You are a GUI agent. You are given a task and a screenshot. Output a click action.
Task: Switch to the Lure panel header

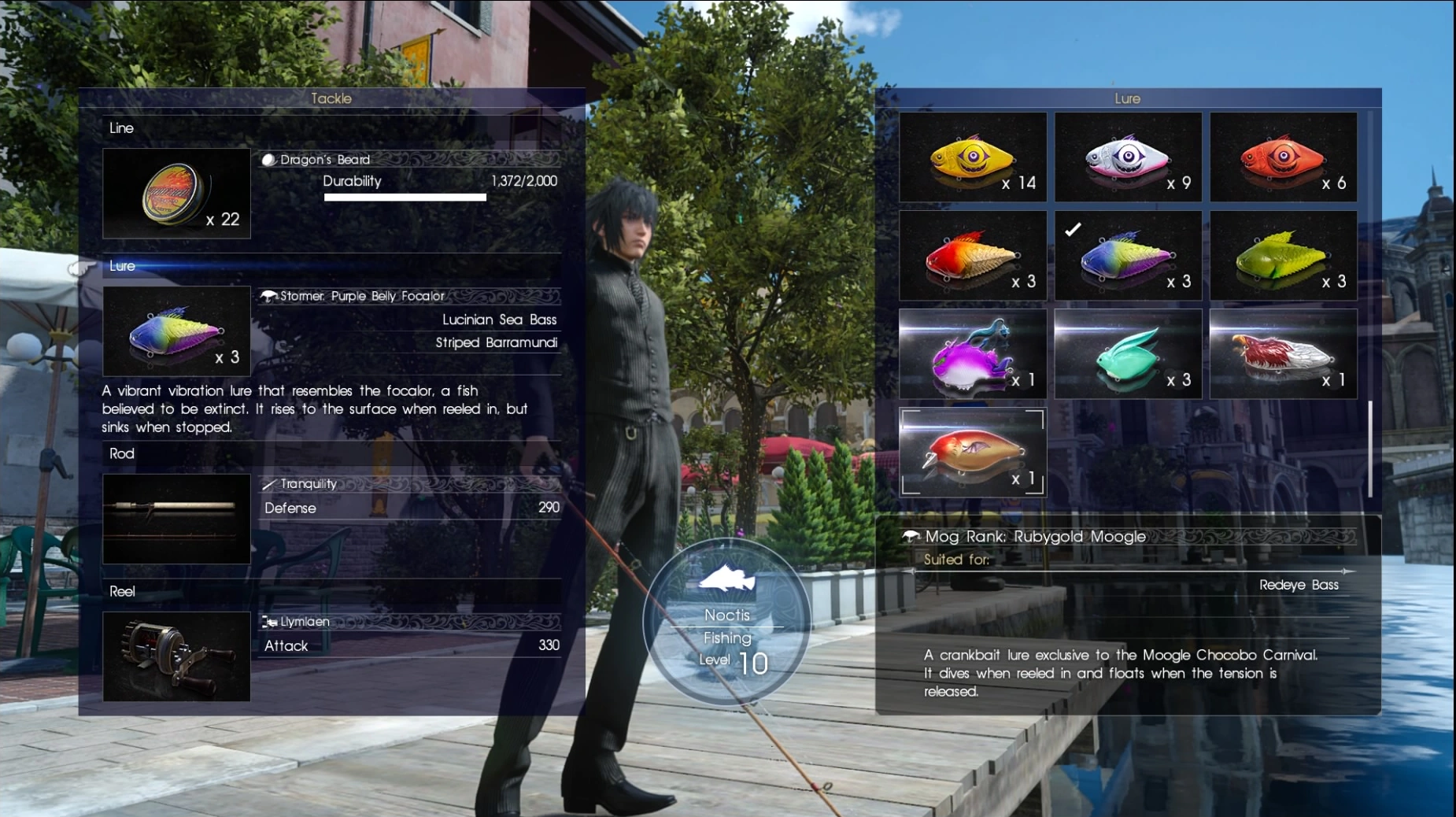(x=1129, y=98)
